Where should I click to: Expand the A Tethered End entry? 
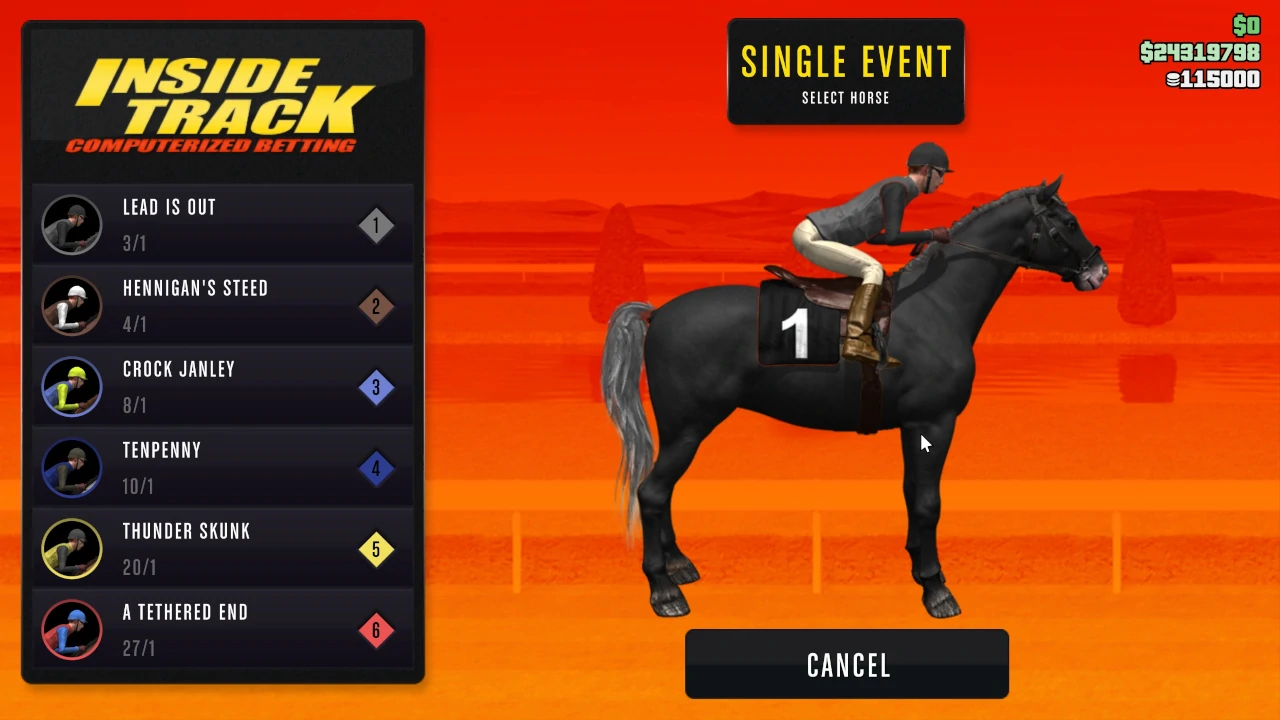[222, 630]
